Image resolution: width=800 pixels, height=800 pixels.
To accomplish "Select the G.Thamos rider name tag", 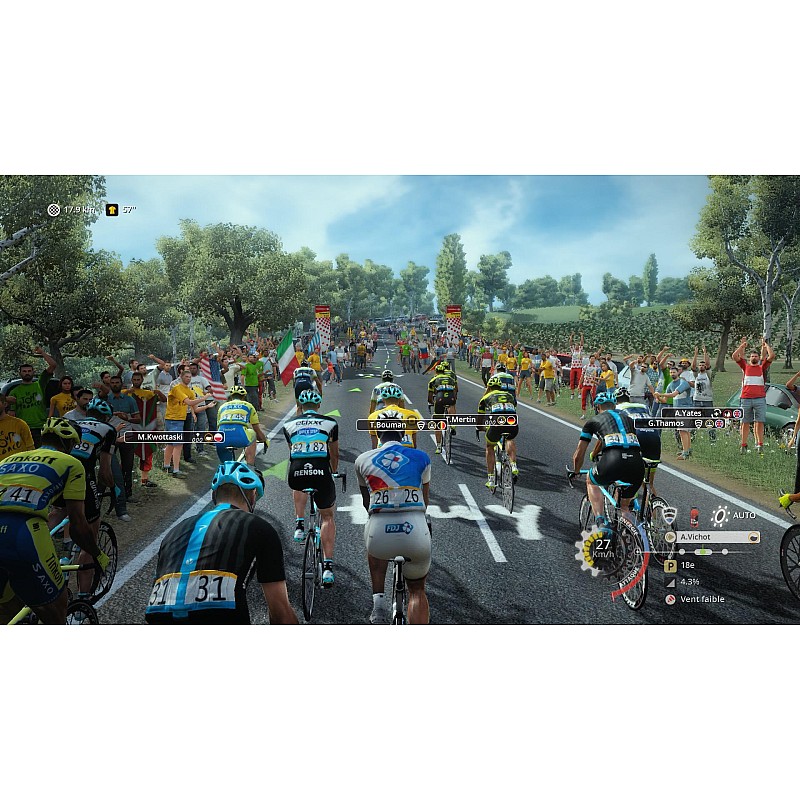I will click(688, 423).
